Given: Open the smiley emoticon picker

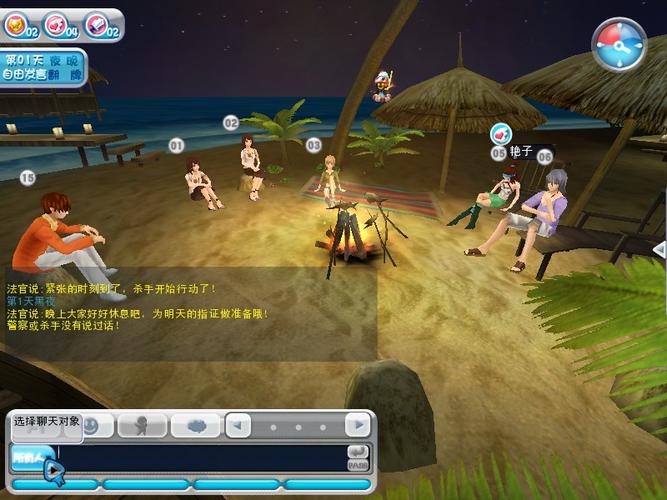Looking at the screenshot, I should 92,426.
